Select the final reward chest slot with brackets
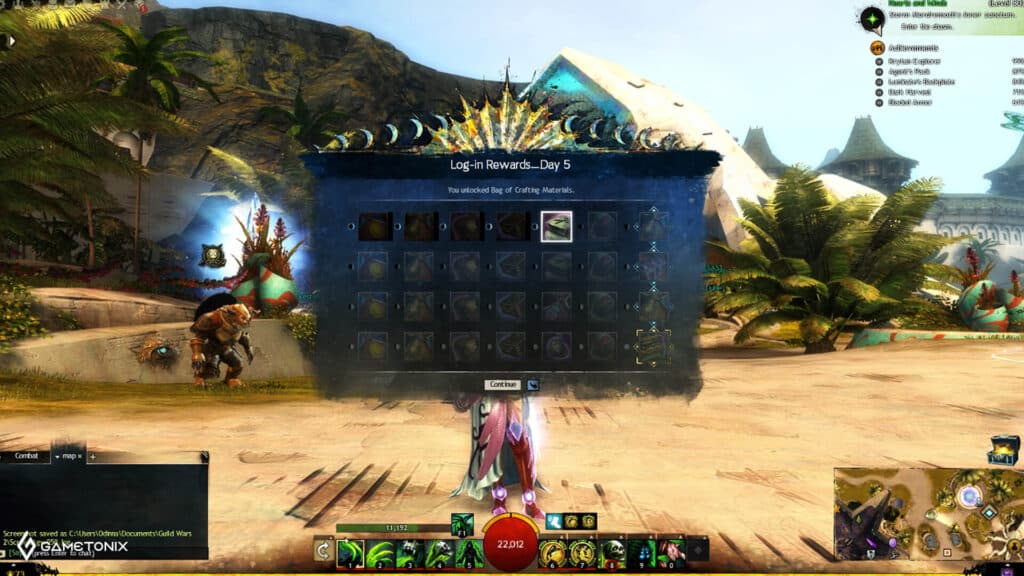Image resolution: width=1024 pixels, height=576 pixels. 654,346
